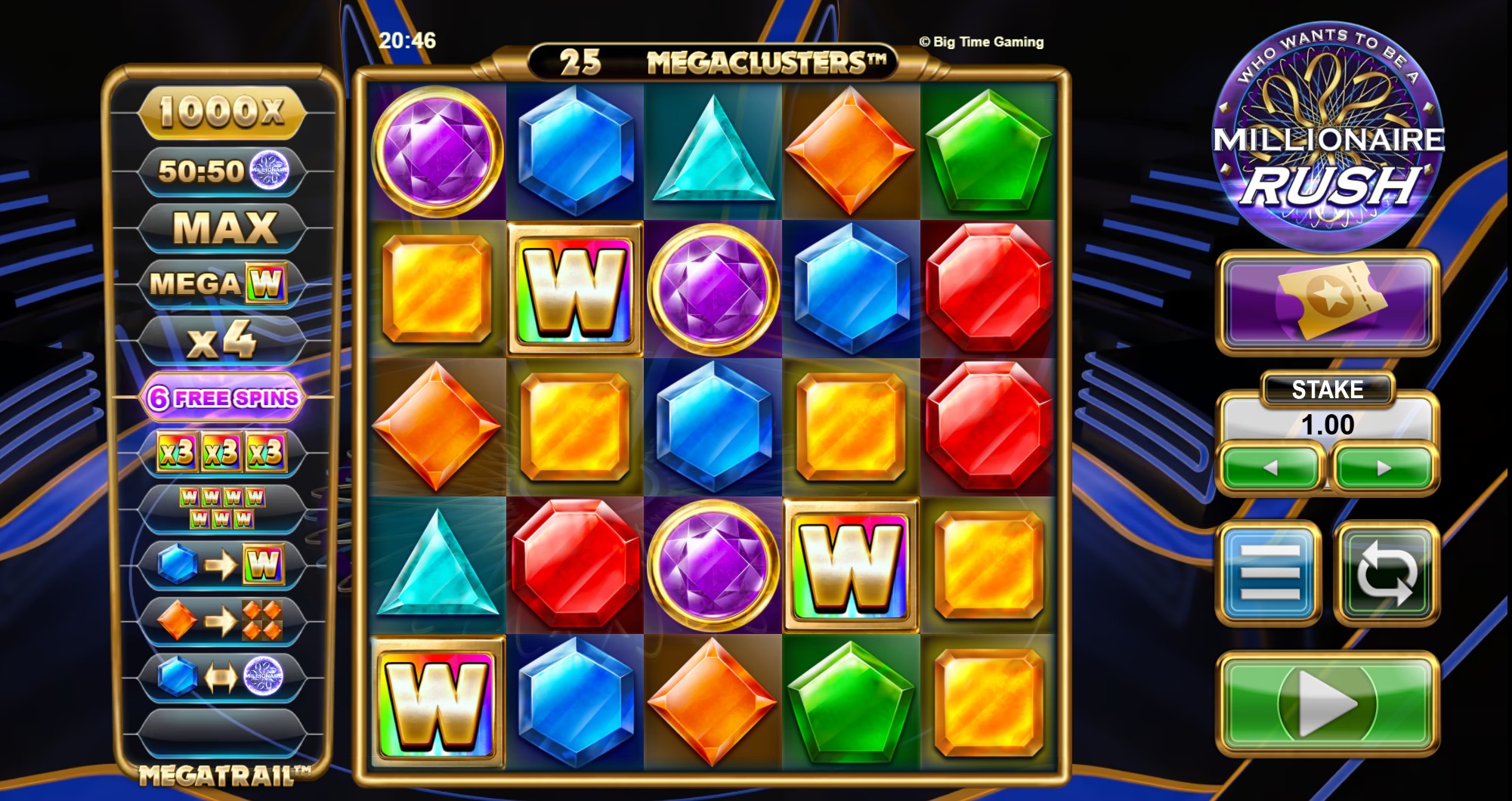This screenshot has height=801, width=1512.
Task: Click the gem-to-Millionaire swap trail icon
Action: coord(221,675)
